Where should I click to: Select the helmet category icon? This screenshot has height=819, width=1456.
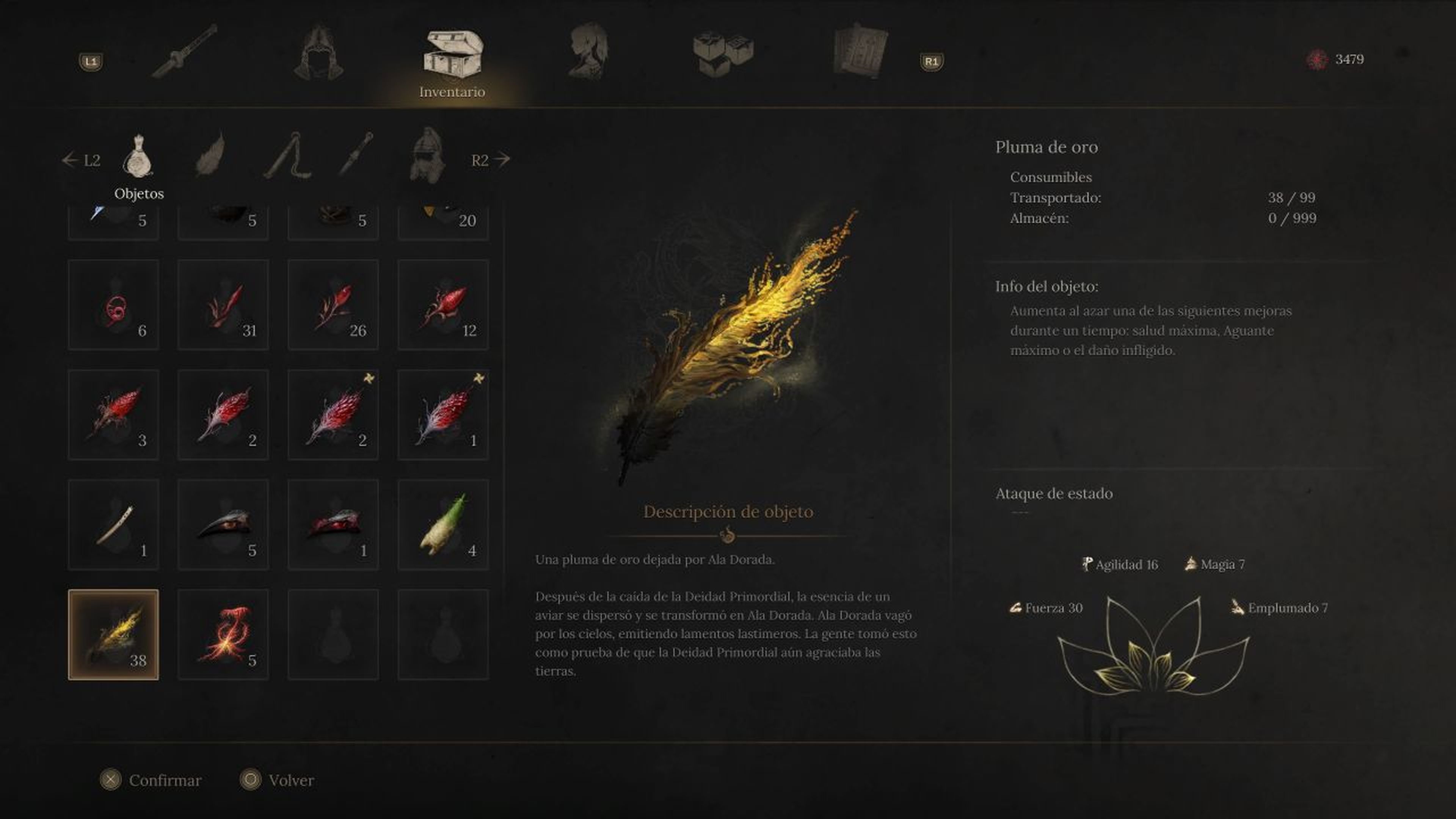431,158
